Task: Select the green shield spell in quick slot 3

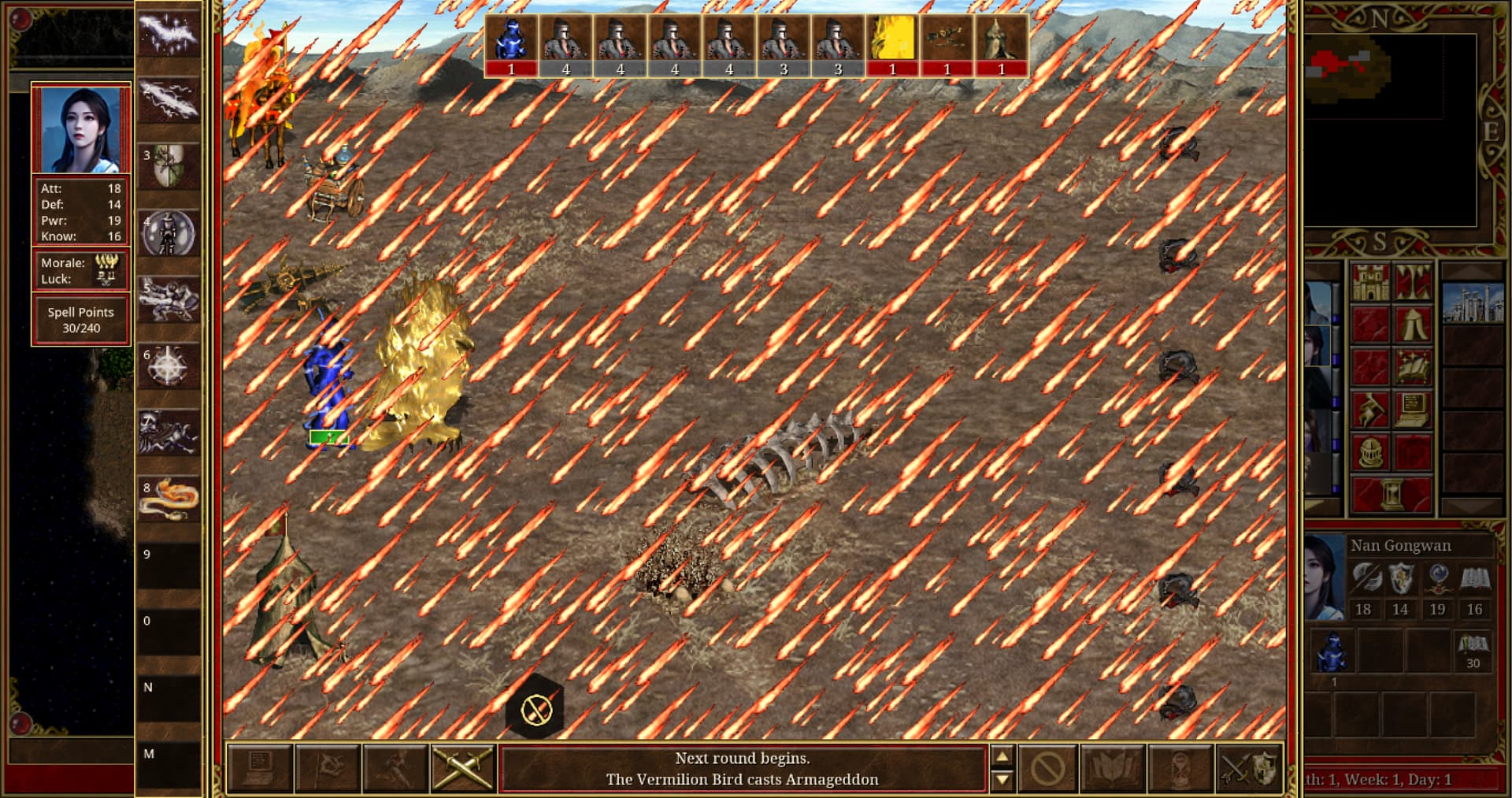Action: pyautogui.click(x=168, y=166)
